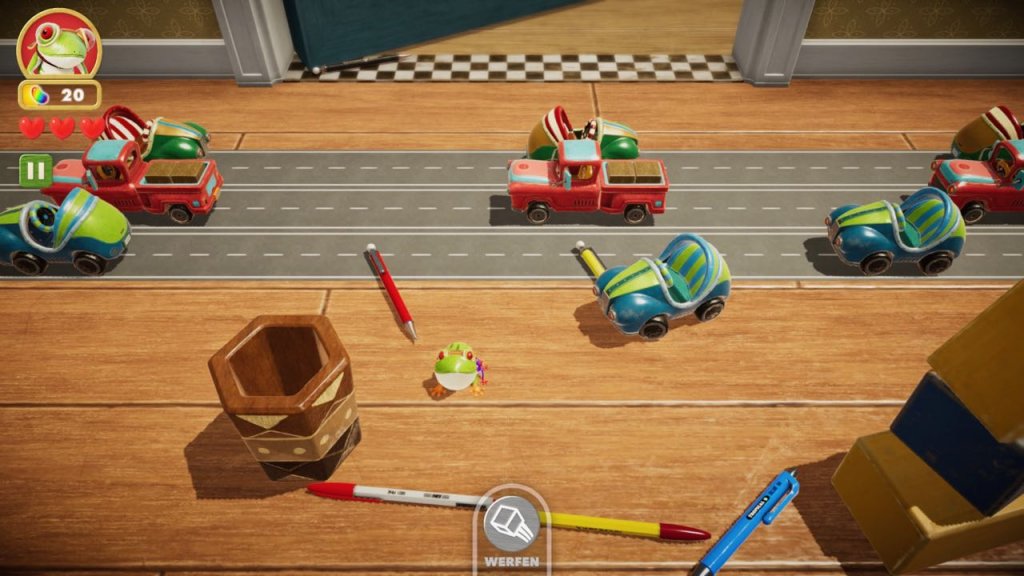
Task: Select the frog character portrait
Action: 59,45
